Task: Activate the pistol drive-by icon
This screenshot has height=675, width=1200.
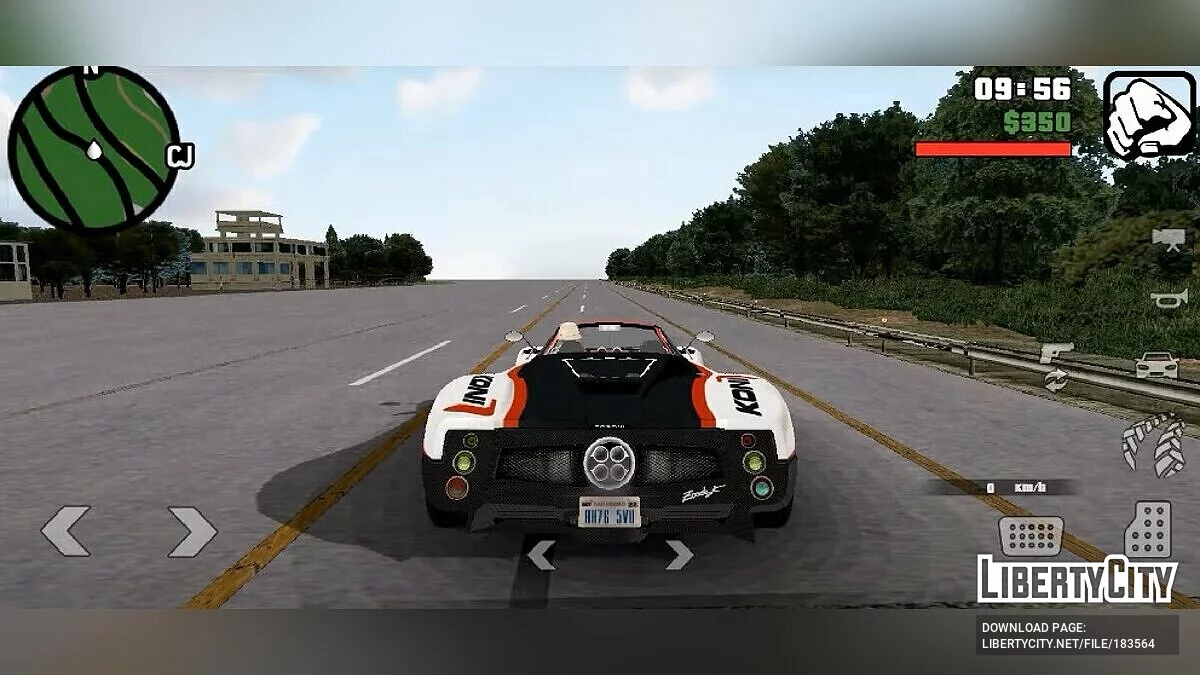Action: point(1055,352)
